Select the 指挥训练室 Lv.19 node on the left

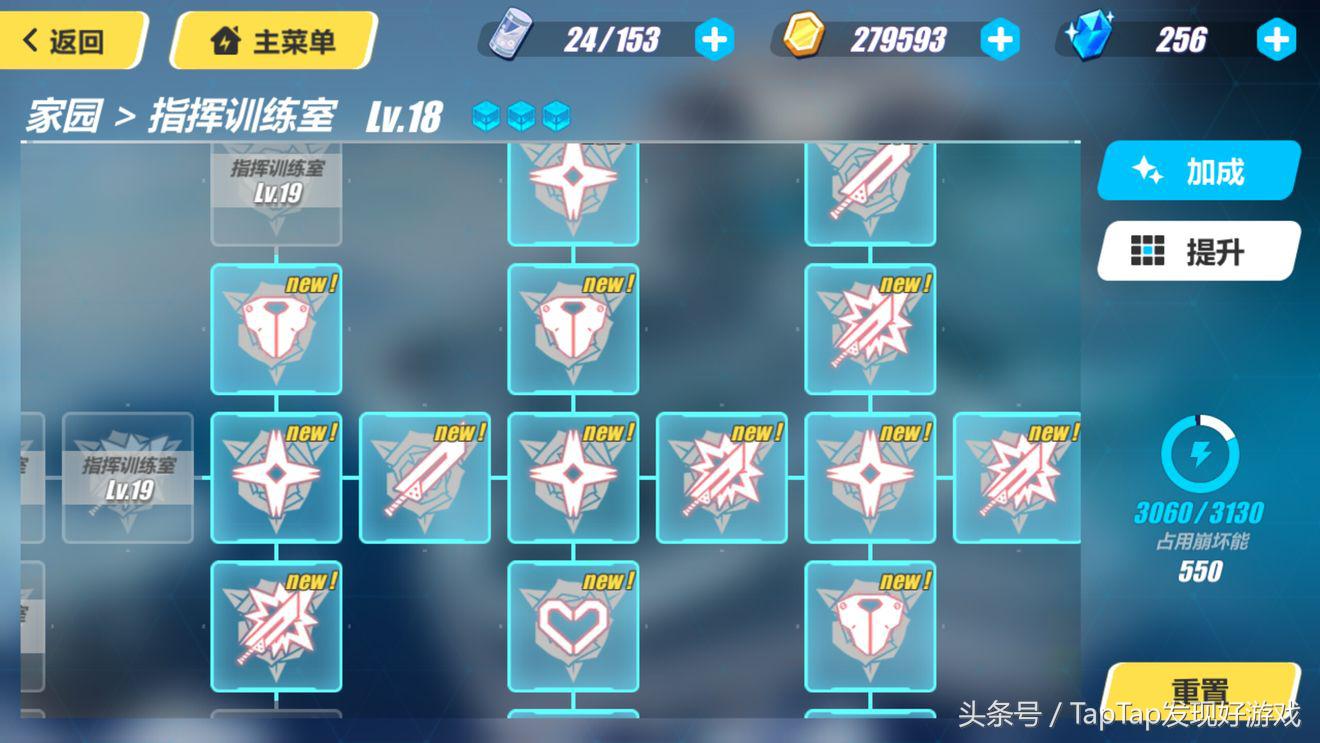128,480
